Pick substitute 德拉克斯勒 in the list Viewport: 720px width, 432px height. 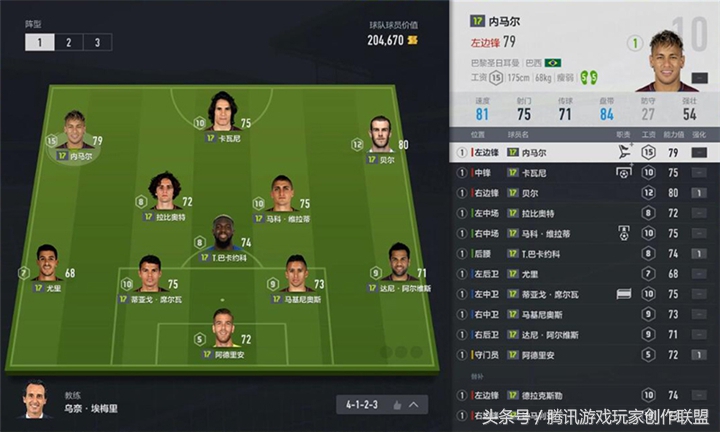coord(583,394)
